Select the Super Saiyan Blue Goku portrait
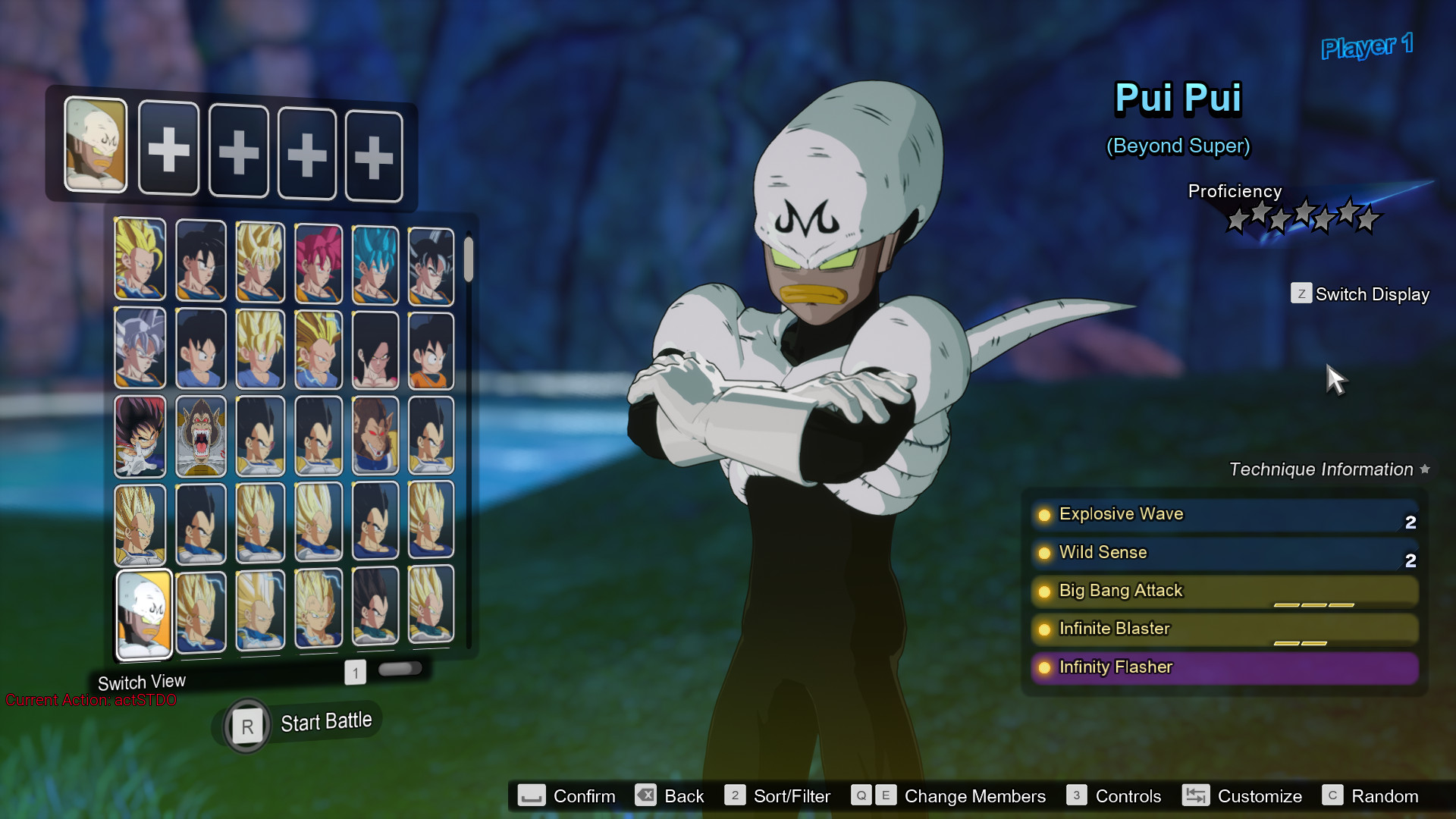1456x819 pixels. tap(376, 262)
